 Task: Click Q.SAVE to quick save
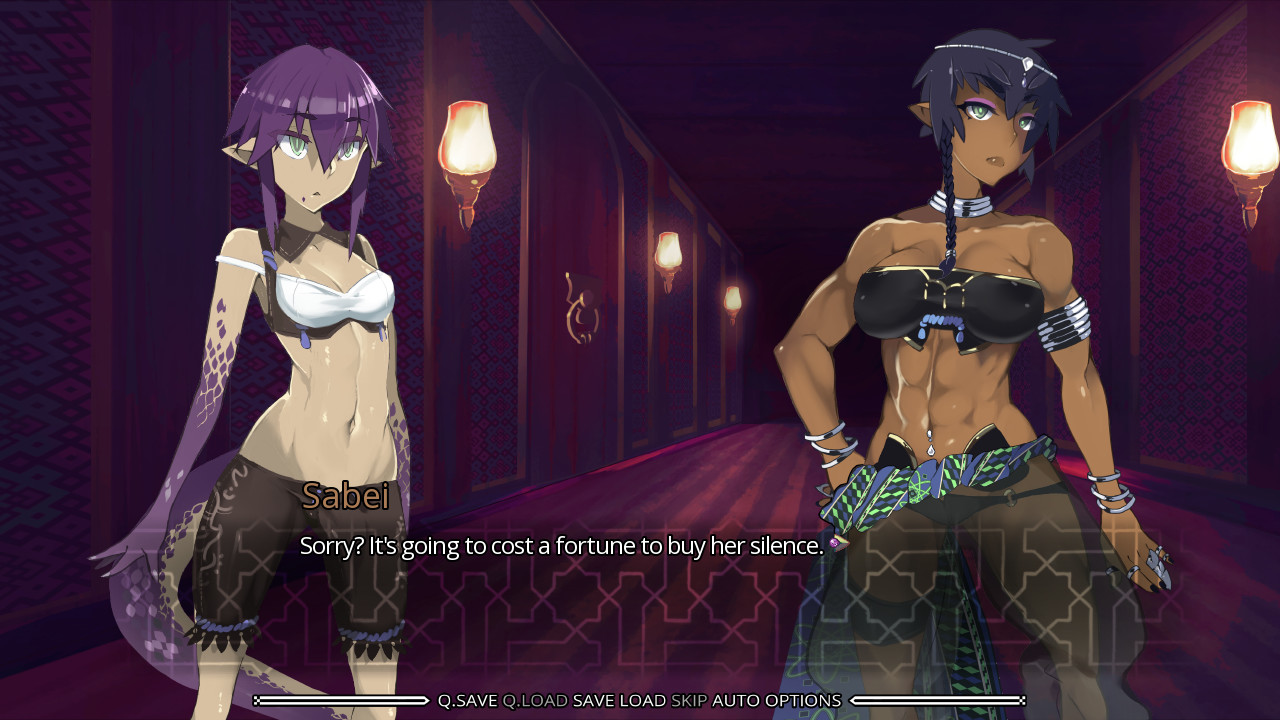(467, 701)
